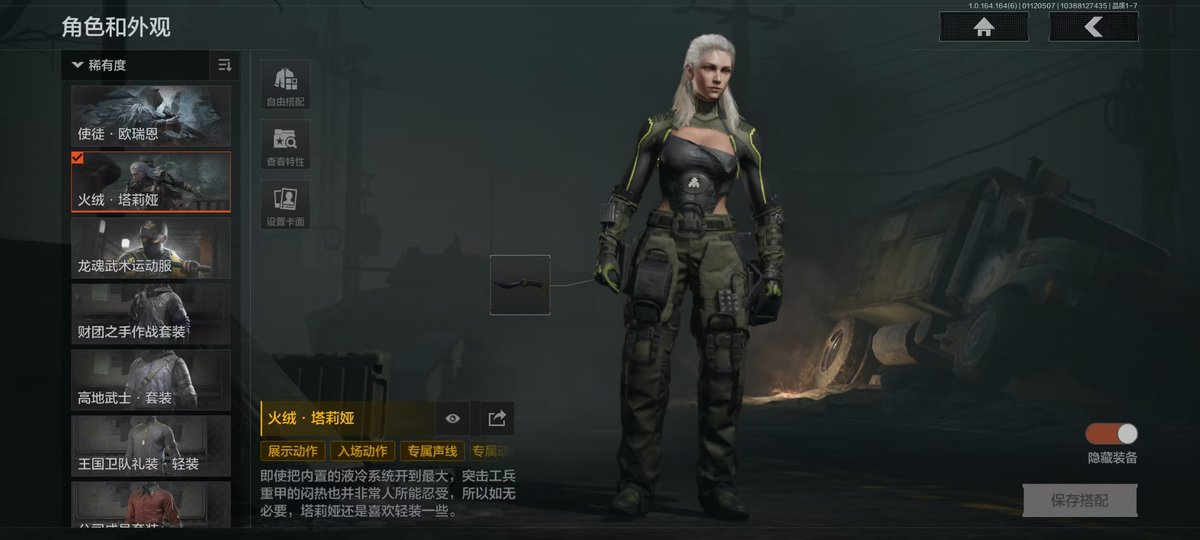Open 自由搭配 free matching
1200x540 pixels.
click(285, 84)
